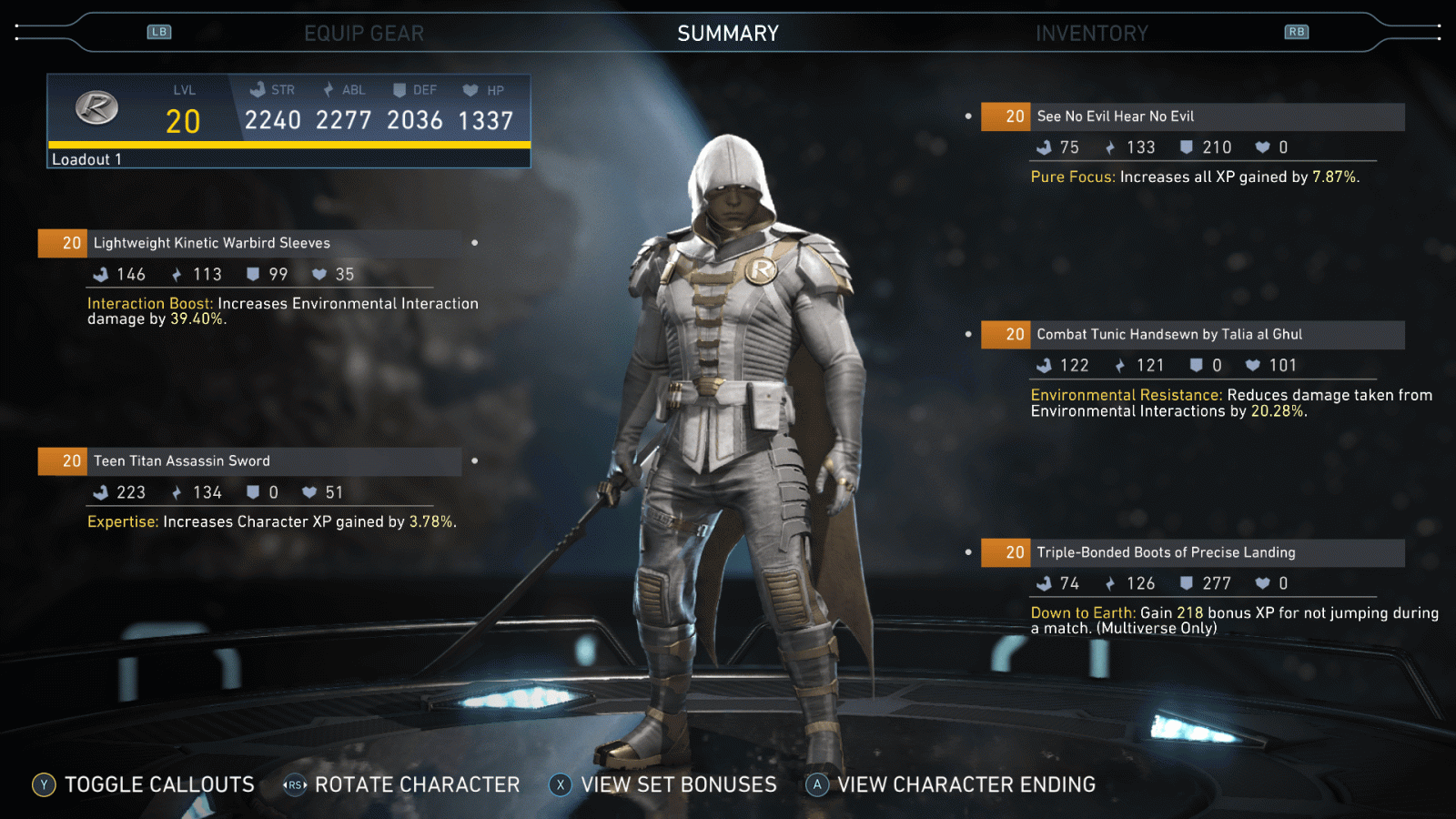Click the DEF shield icon in the header
Viewport: 1456px width, 819px height.
(x=399, y=89)
